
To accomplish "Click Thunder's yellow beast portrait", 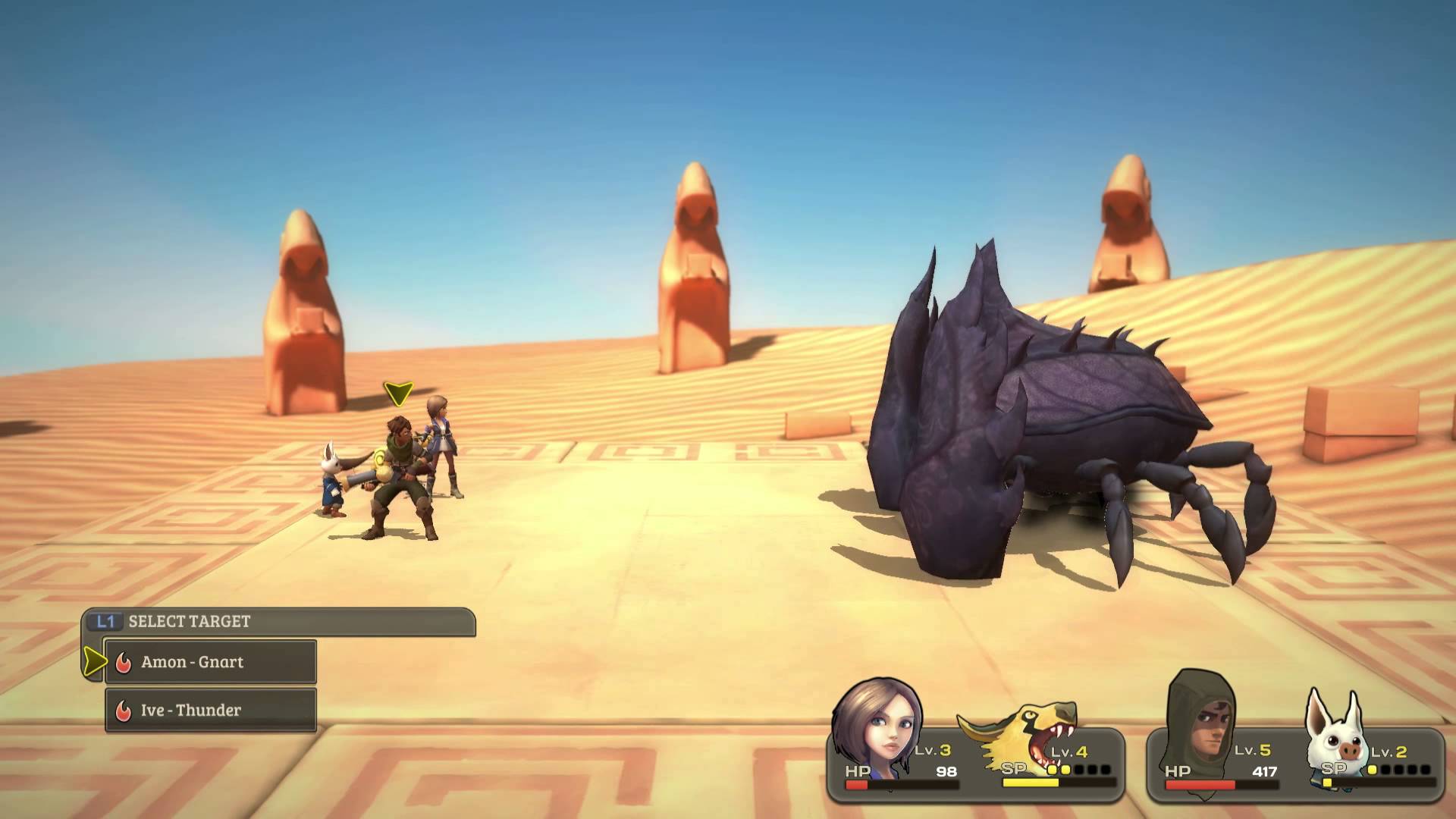I will (x=1024, y=736).
